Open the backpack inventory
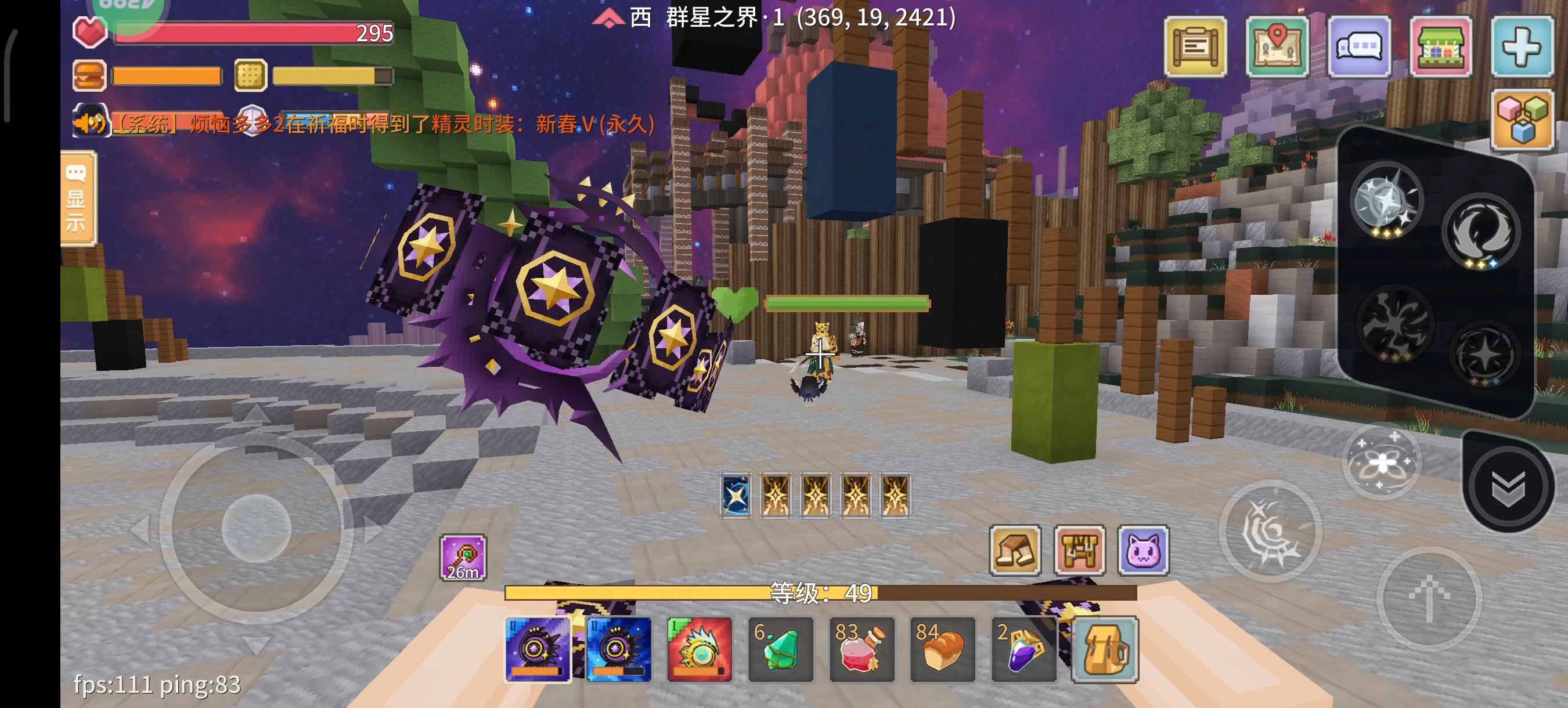Screen dimensions: 1568x708 [x=1105, y=649]
